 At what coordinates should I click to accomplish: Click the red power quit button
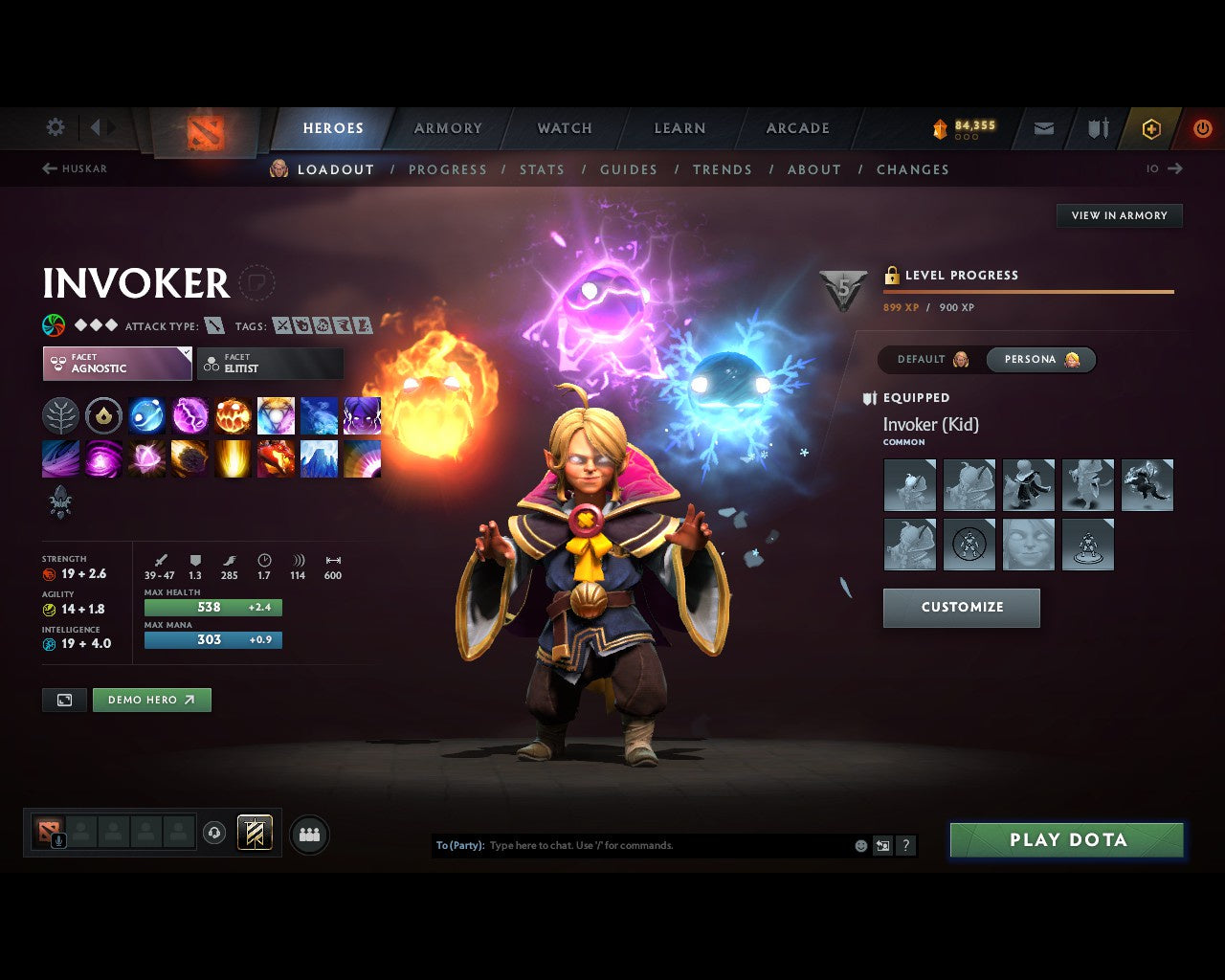click(x=1202, y=128)
